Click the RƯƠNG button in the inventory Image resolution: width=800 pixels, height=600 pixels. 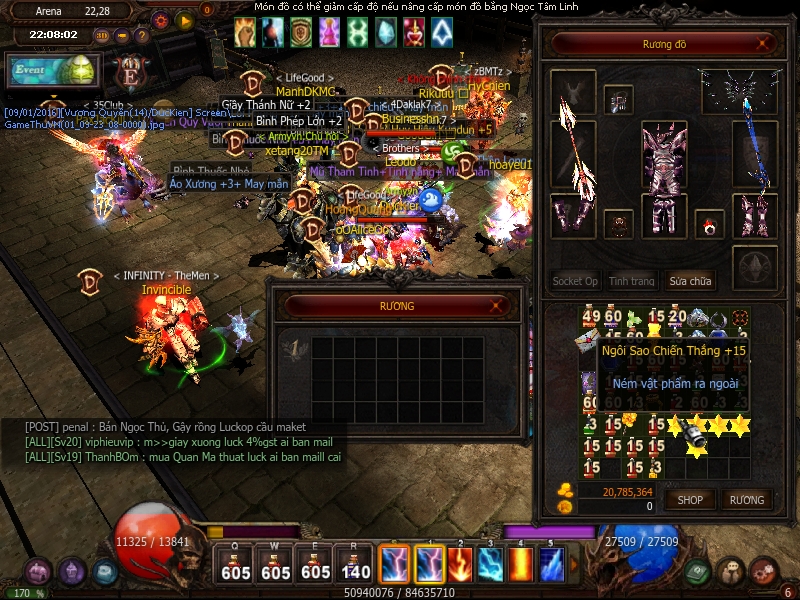(746, 499)
